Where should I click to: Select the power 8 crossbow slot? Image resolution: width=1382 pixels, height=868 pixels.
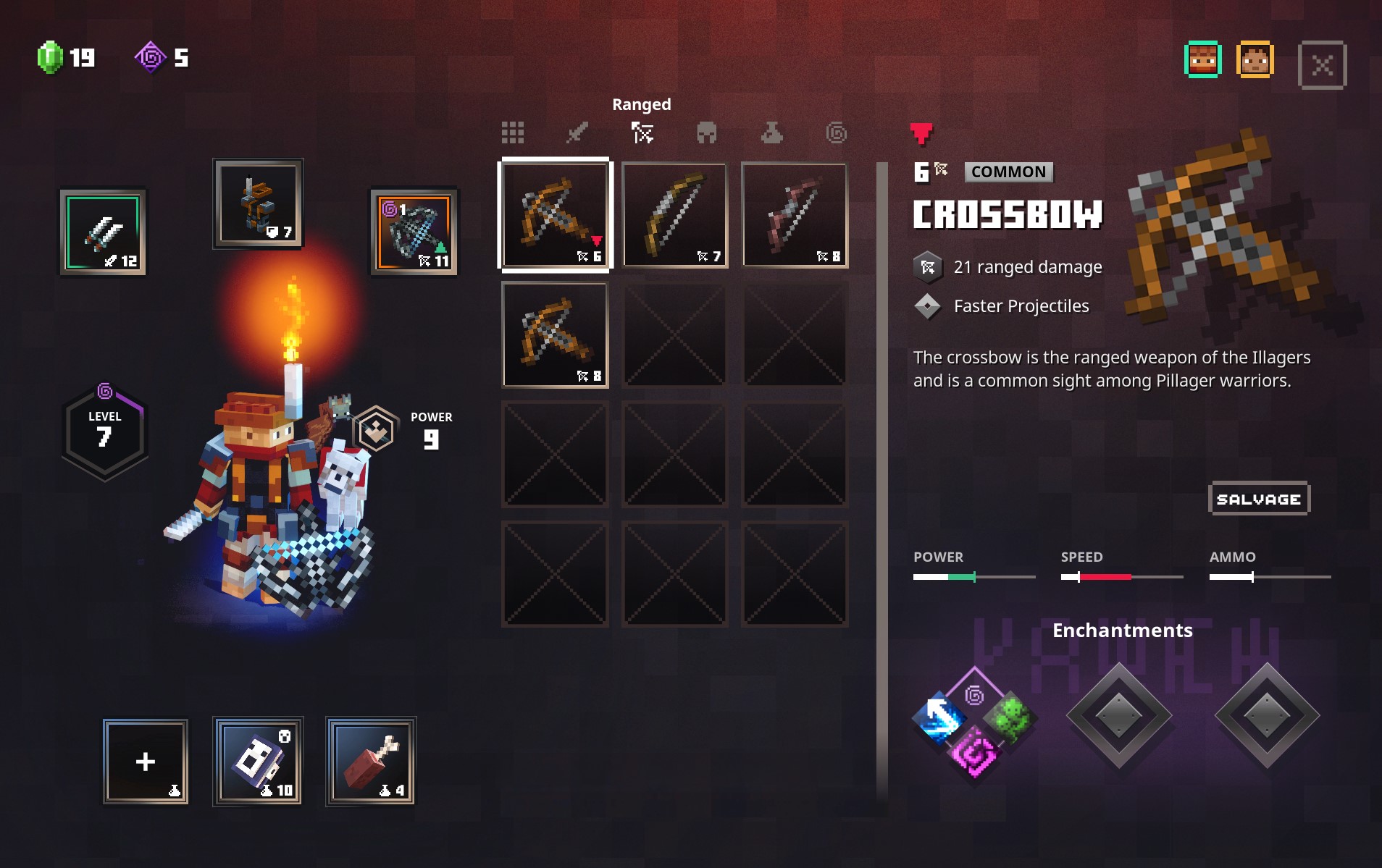click(x=556, y=334)
